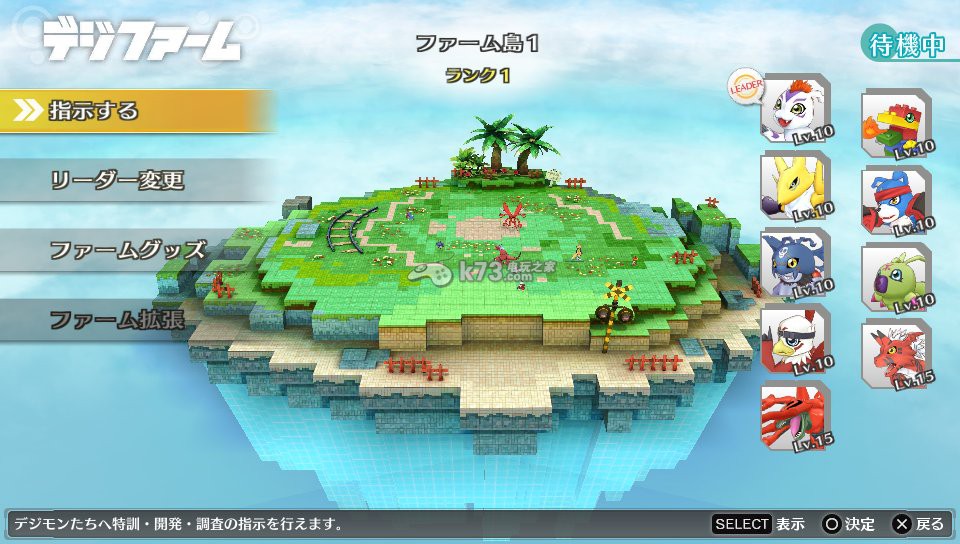Screen dimensions: 960x544
Task: Choose the Gaomon portrait with red headband
Action: click(x=895, y=201)
